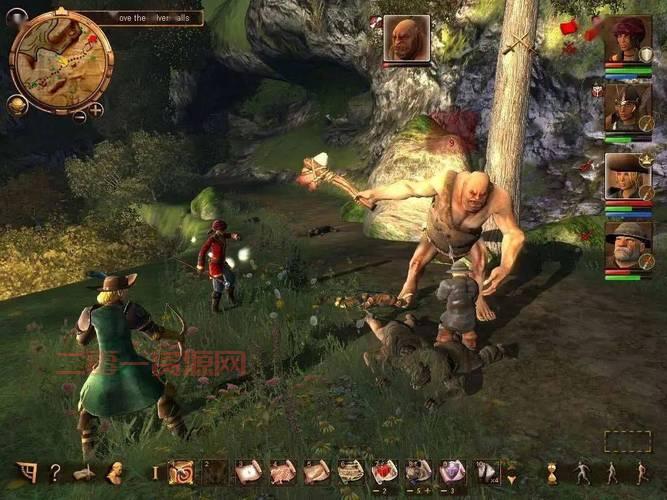Open the character head icon in the bottom bar
The height and width of the screenshot is (500, 667).
point(115,472)
